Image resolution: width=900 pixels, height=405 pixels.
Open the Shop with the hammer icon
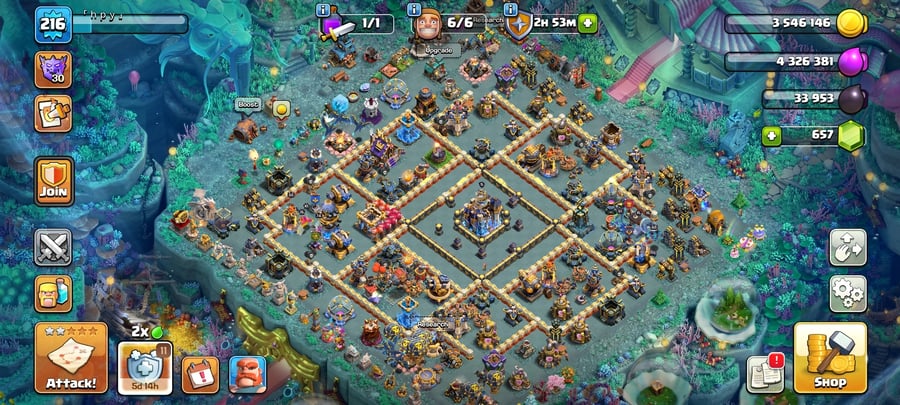[x=829, y=357]
